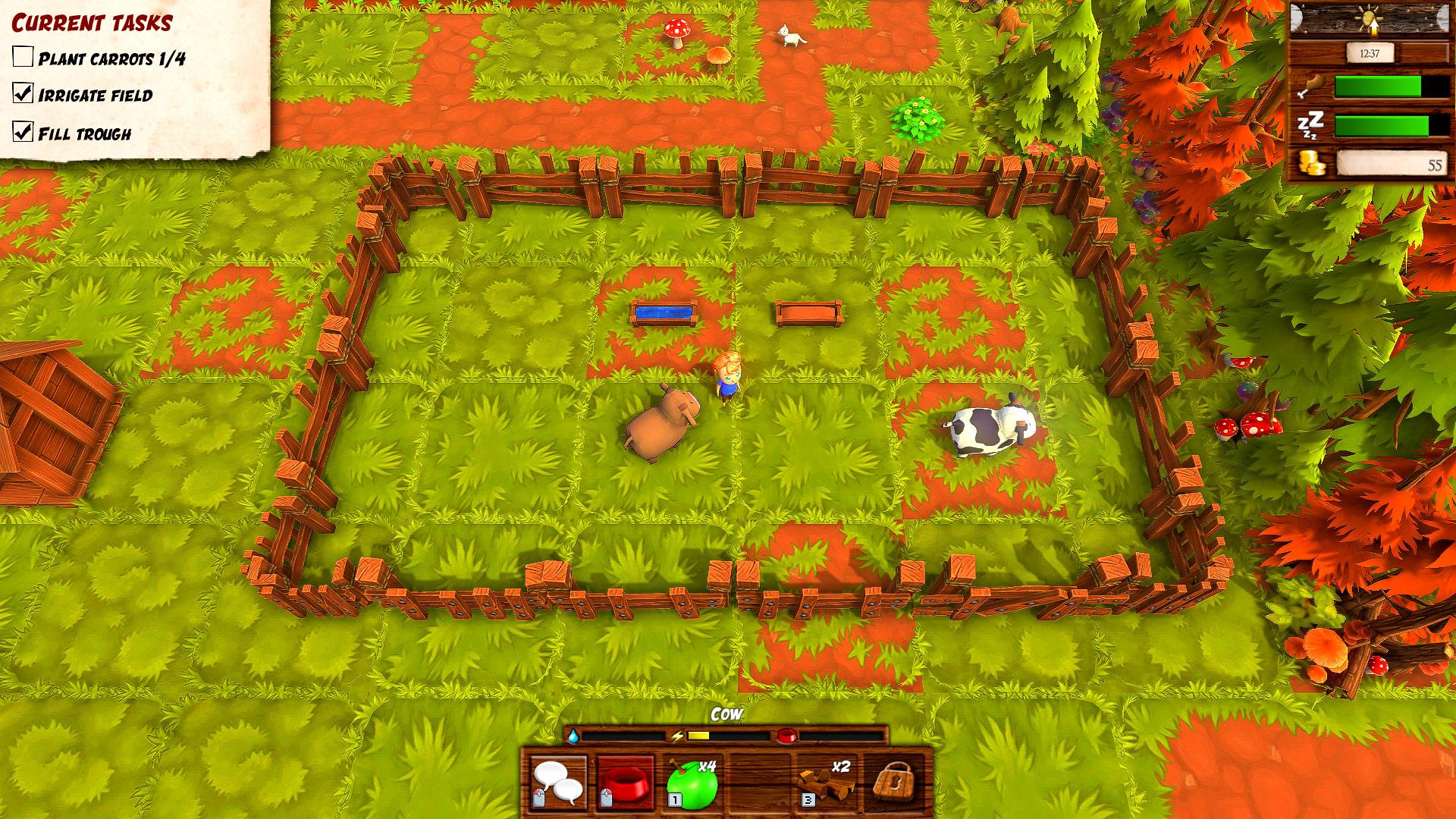Image resolution: width=1456 pixels, height=819 pixels.
Task: Click the 'Current tasks' panel header
Action: pyautogui.click(x=91, y=23)
